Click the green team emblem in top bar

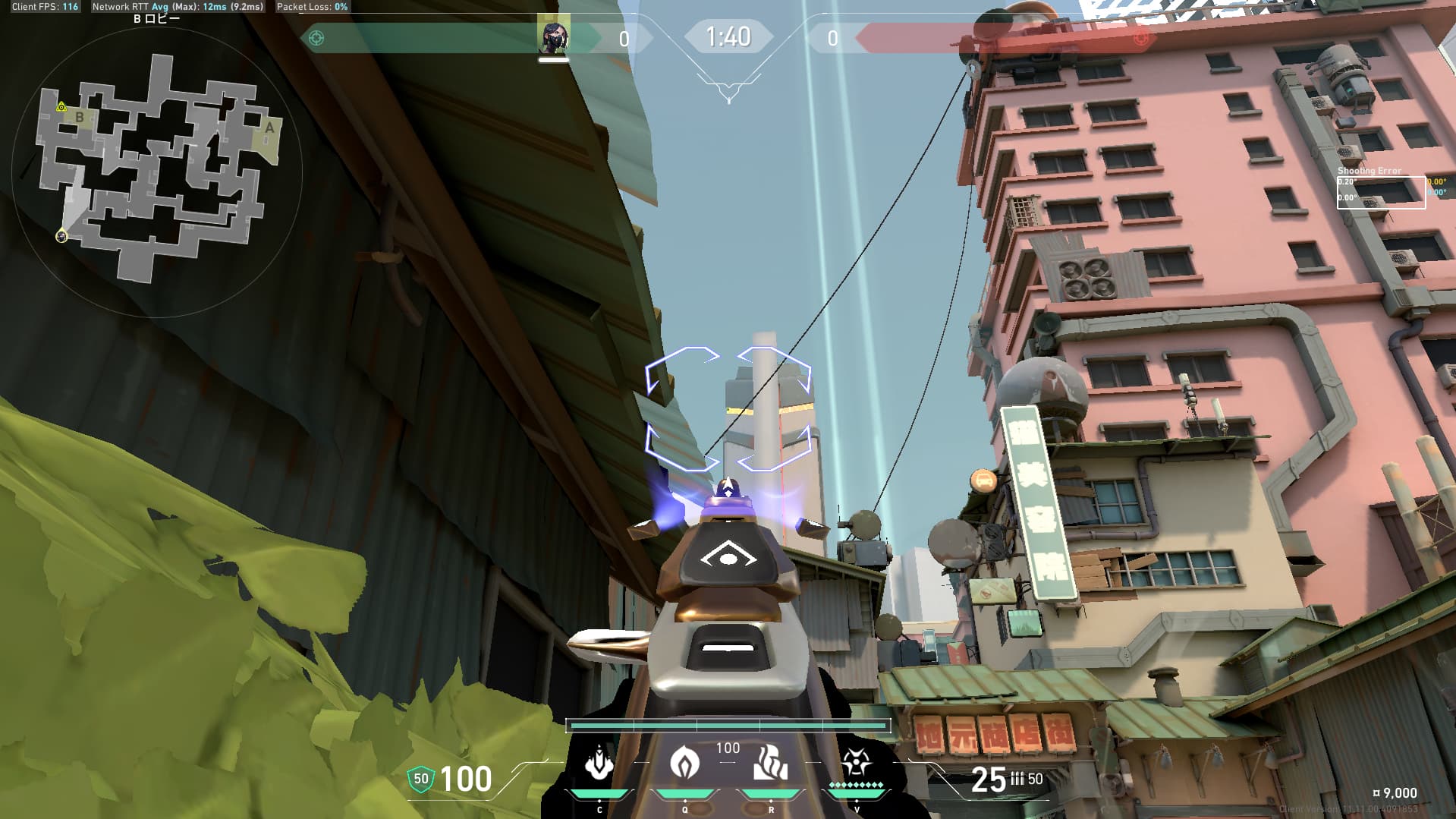tap(316, 38)
